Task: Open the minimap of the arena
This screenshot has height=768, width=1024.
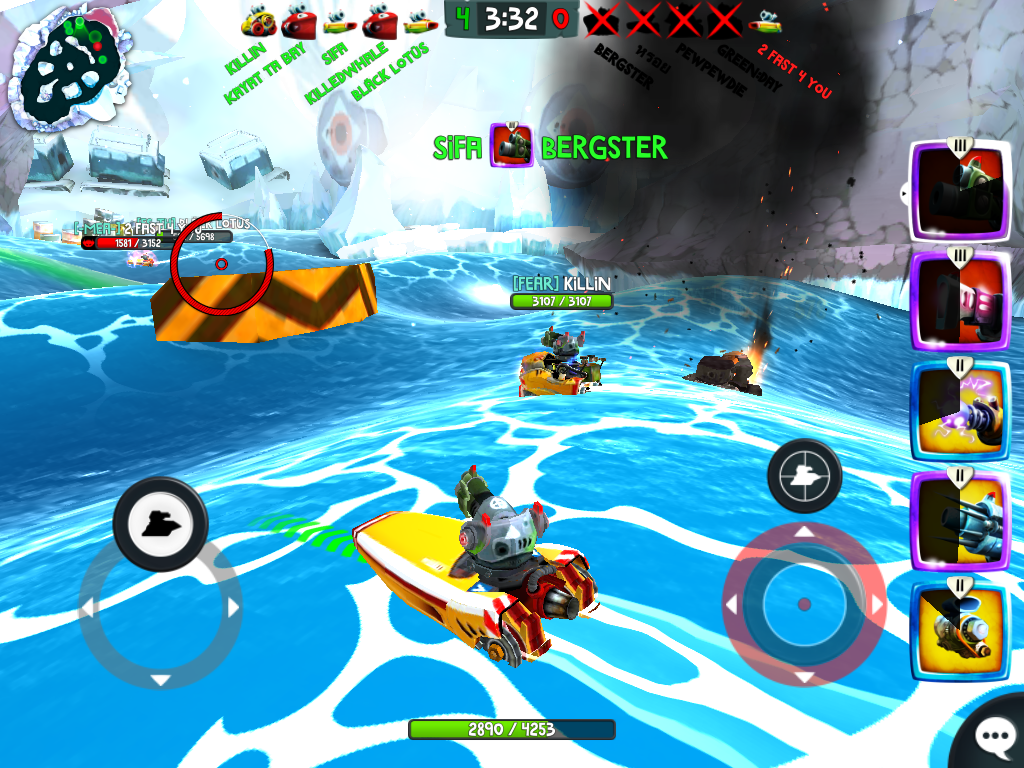Action: (x=68, y=70)
